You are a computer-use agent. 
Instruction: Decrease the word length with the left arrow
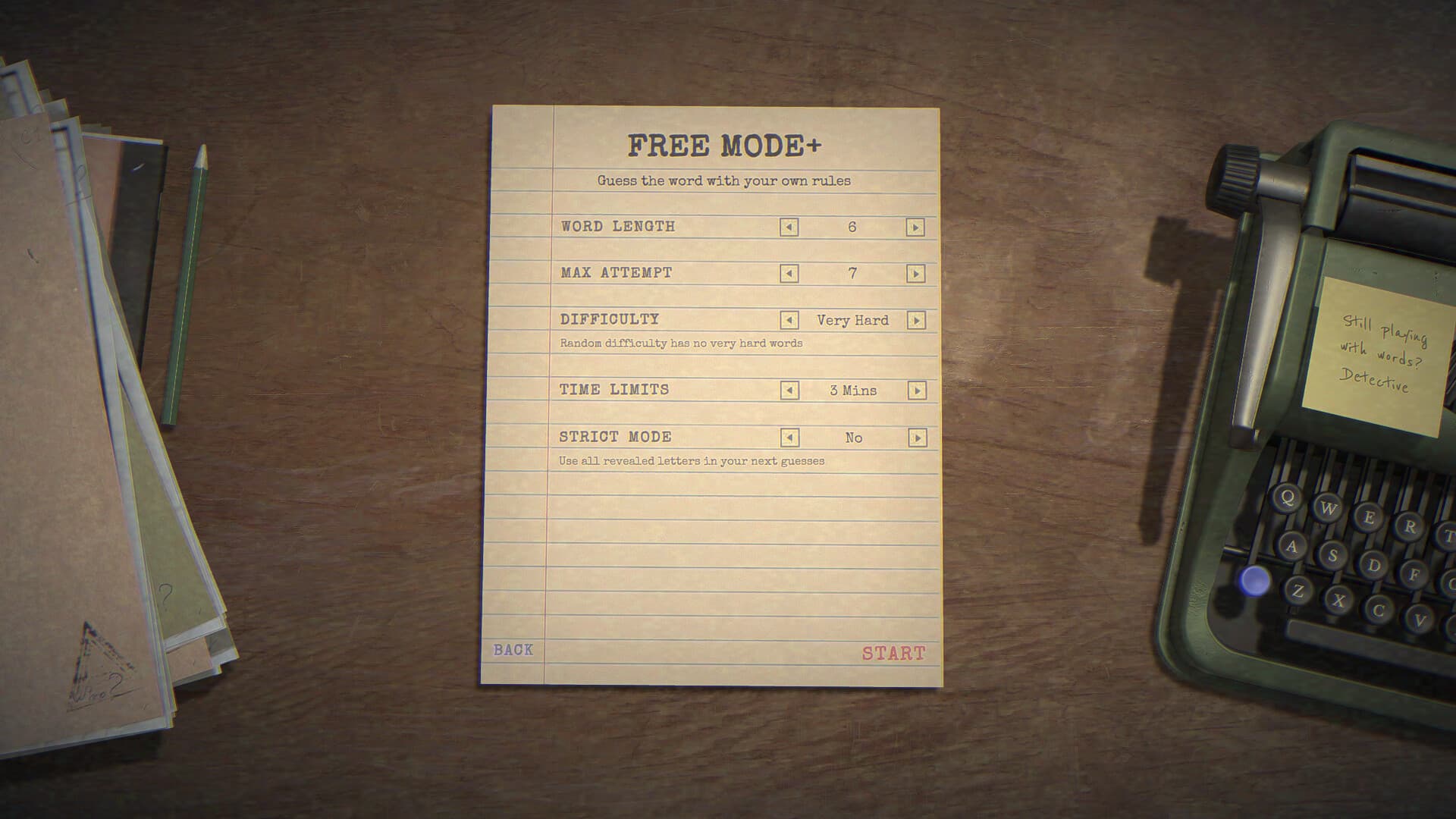click(789, 227)
